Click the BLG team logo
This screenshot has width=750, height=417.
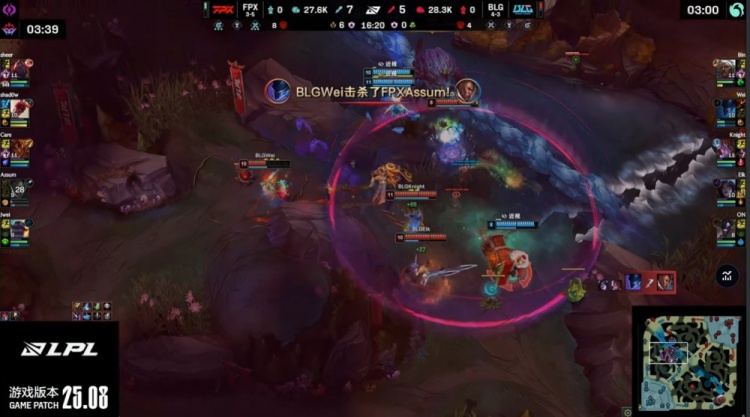tap(521, 9)
